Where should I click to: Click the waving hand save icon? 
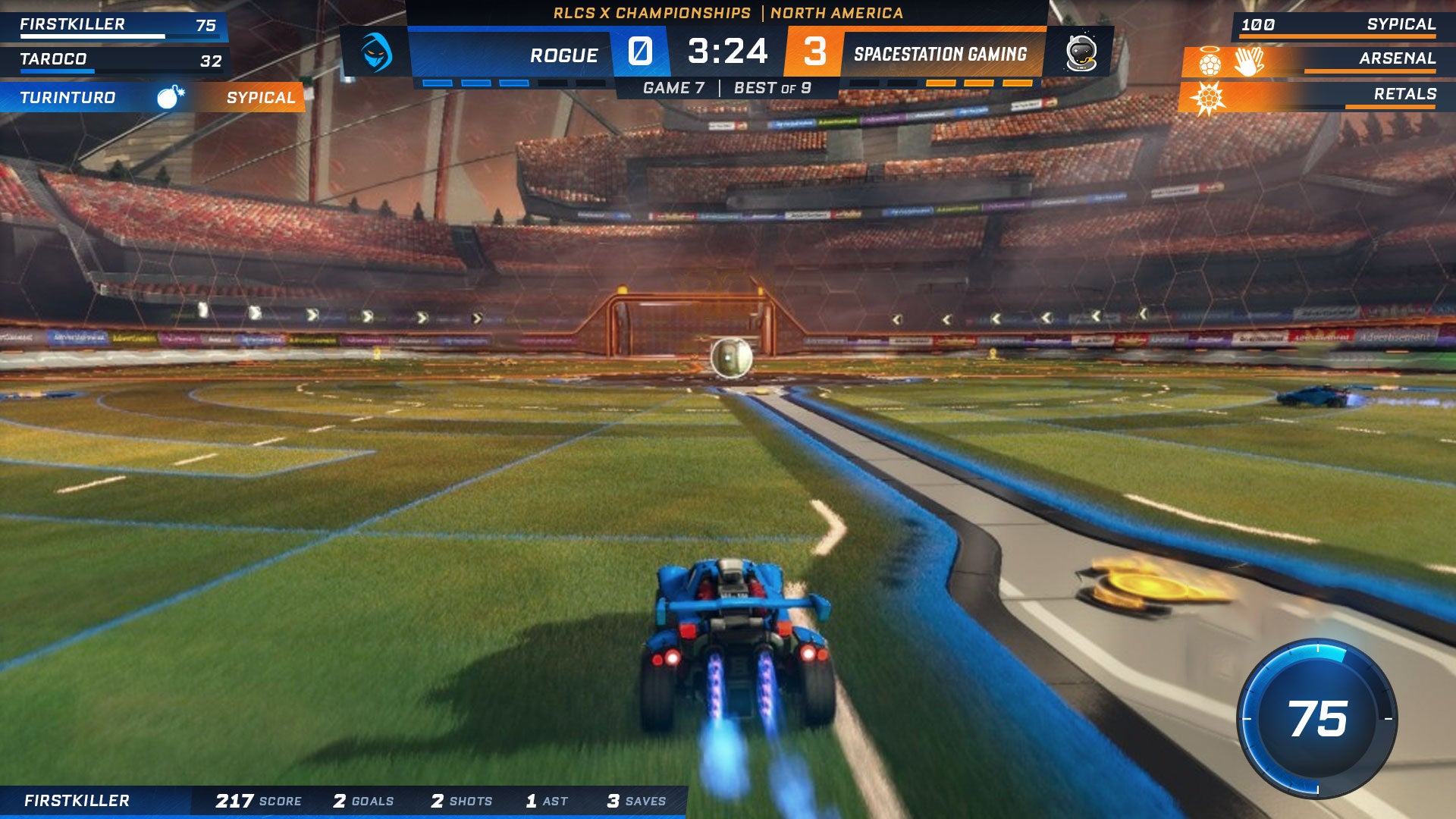1248,61
